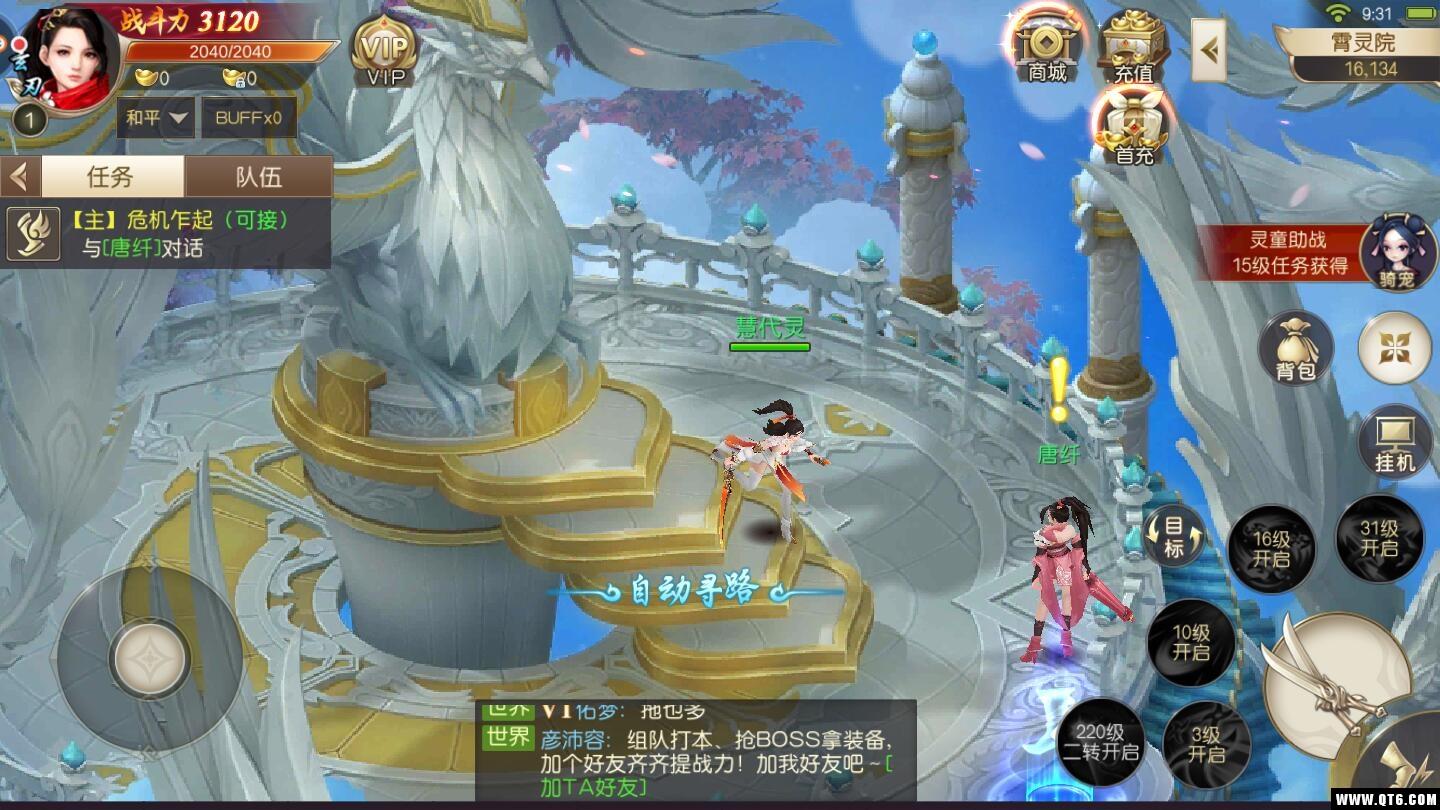Toggle 挂机 auto-battle
Image resolution: width=1440 pixels, height=810 pixels.
point(1395,441)
